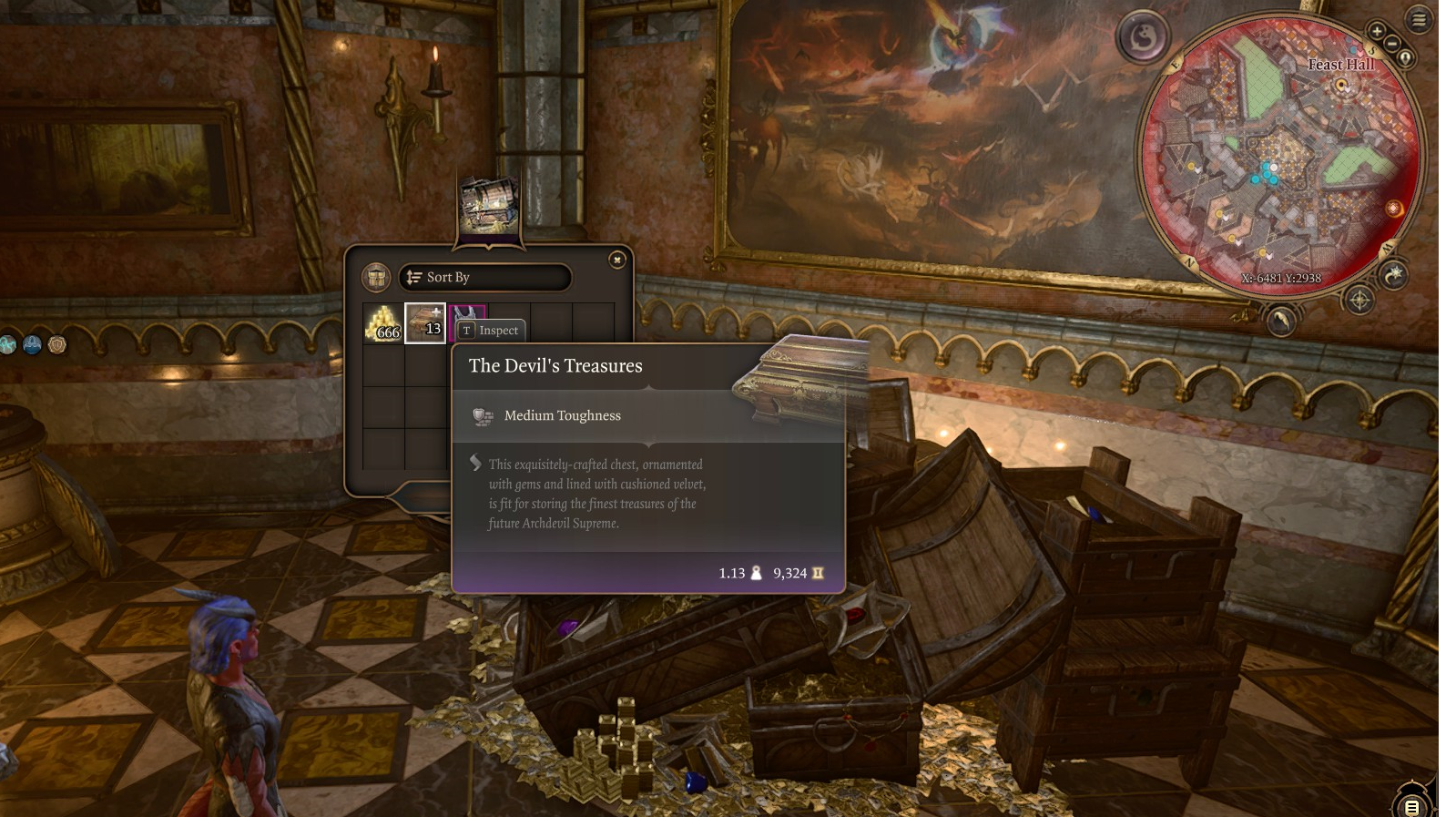Take the 666 gold pile
Screen dimensions: 1456x817
pyautogui.click(x=383, y=323)
